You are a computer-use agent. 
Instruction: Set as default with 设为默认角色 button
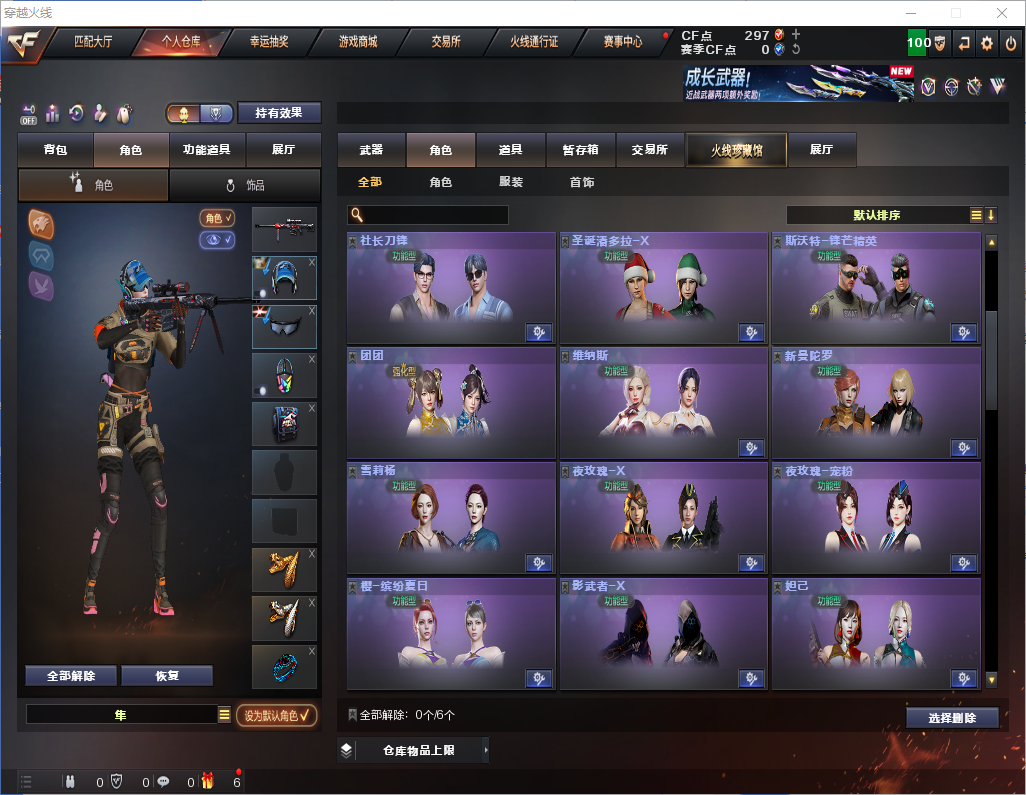point(277,715)
